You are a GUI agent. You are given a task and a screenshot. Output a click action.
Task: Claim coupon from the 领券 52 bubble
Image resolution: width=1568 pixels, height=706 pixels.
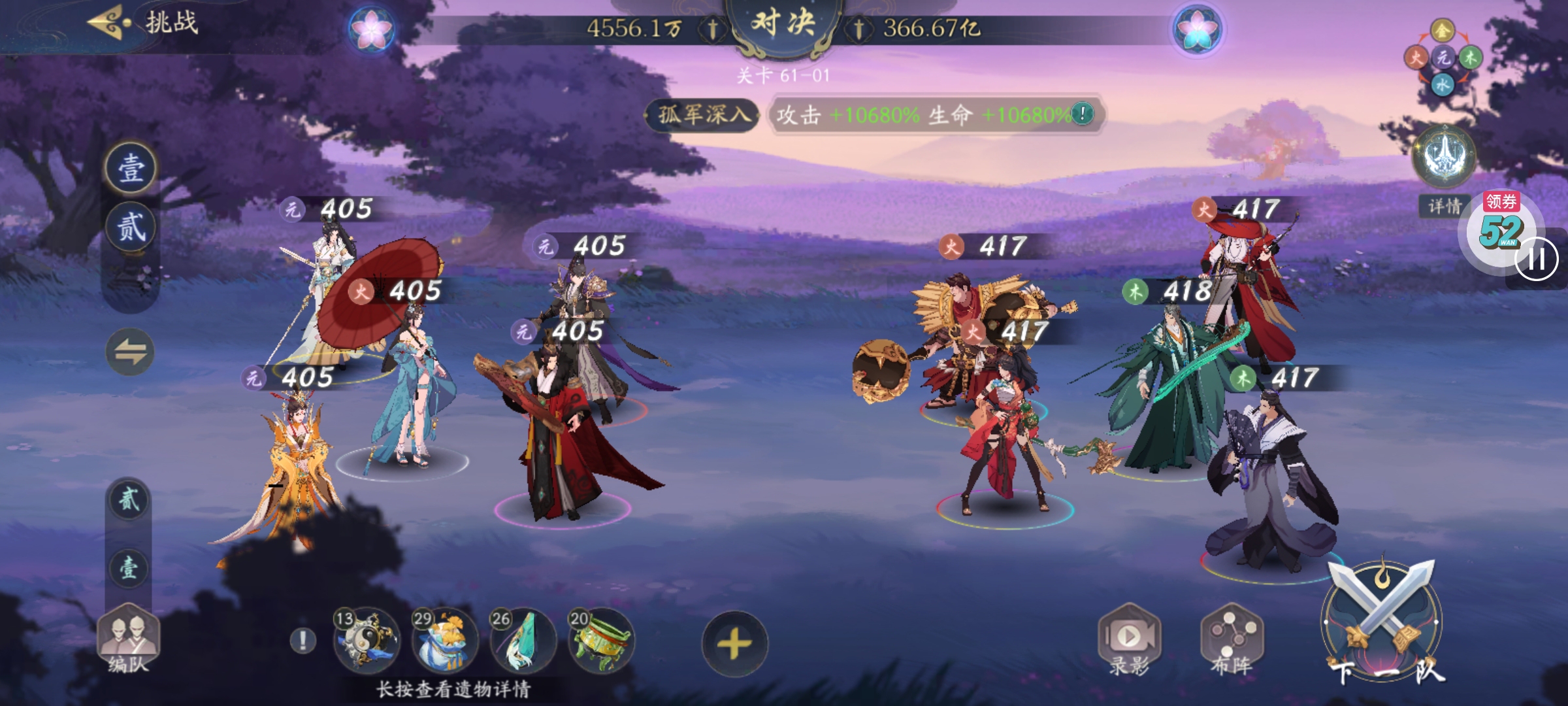point(1499,226)
